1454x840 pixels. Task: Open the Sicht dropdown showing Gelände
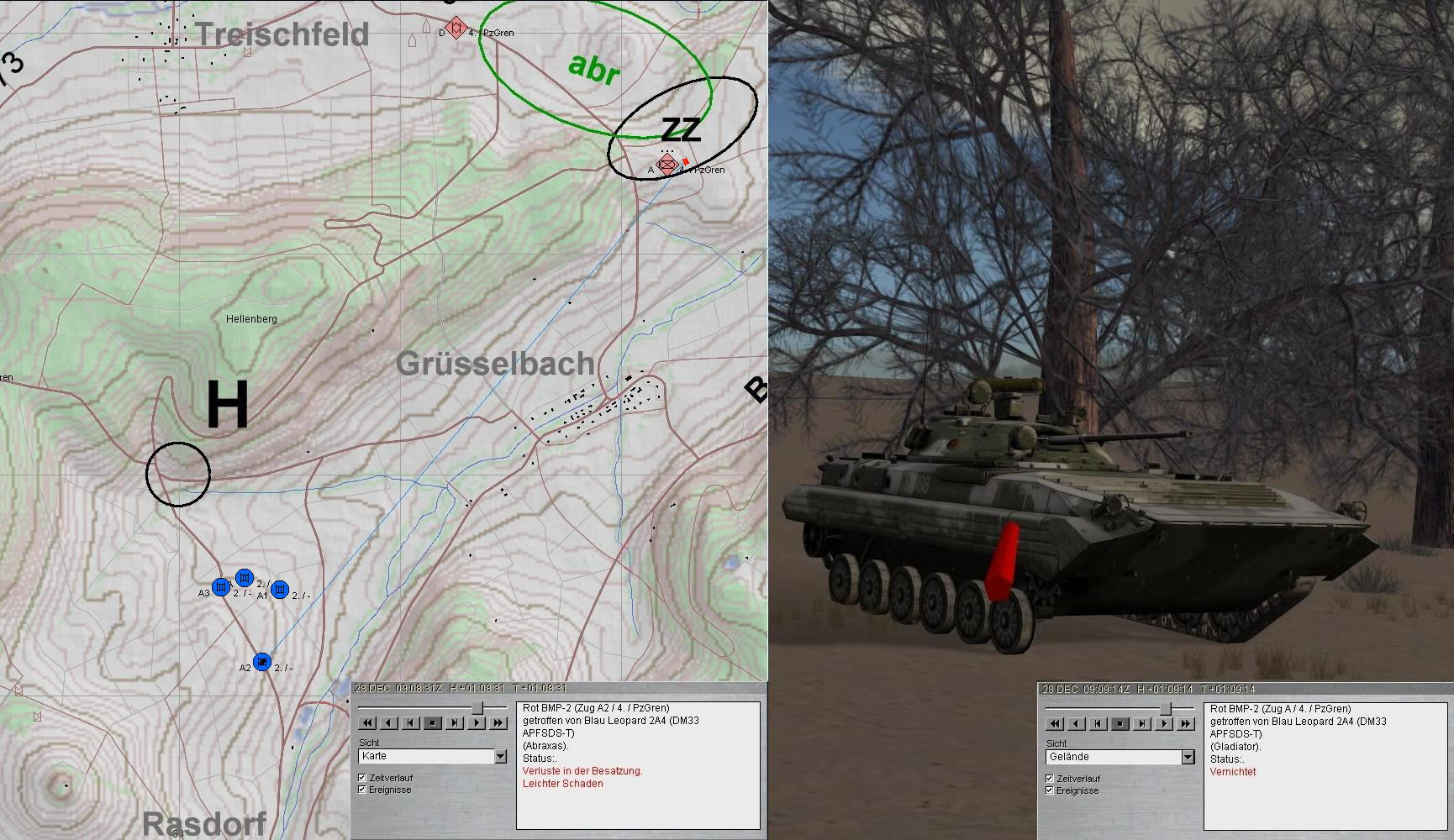point(1188,758)
